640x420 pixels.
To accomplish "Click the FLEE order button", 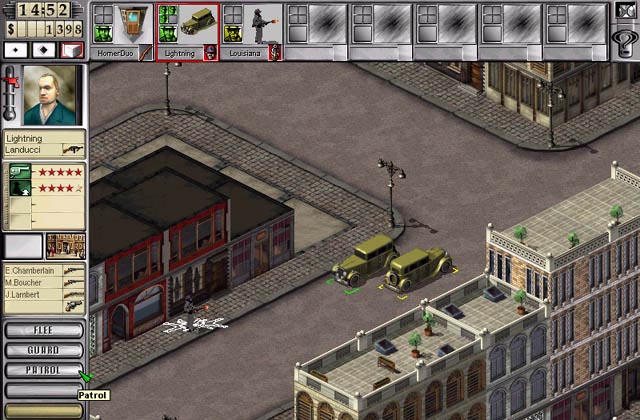I will pyautogui.click(x=43, y=330).
